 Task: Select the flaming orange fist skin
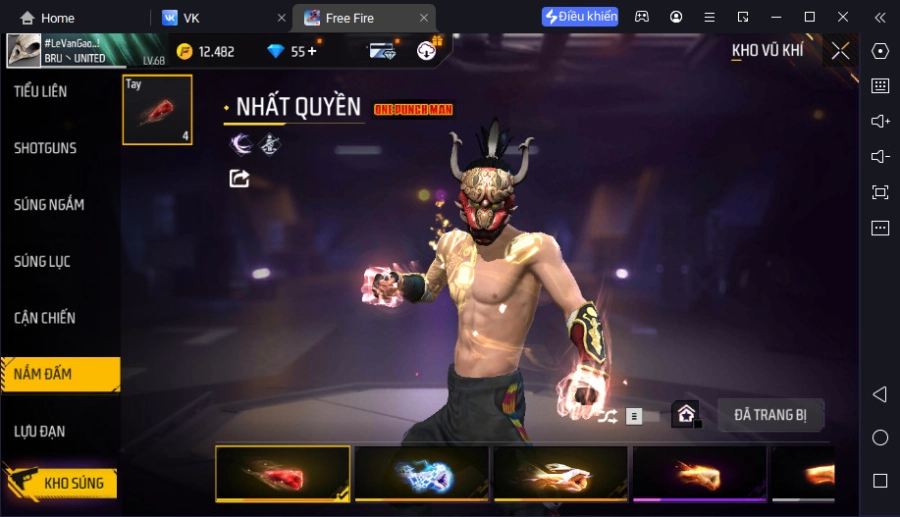pos(699,473)
